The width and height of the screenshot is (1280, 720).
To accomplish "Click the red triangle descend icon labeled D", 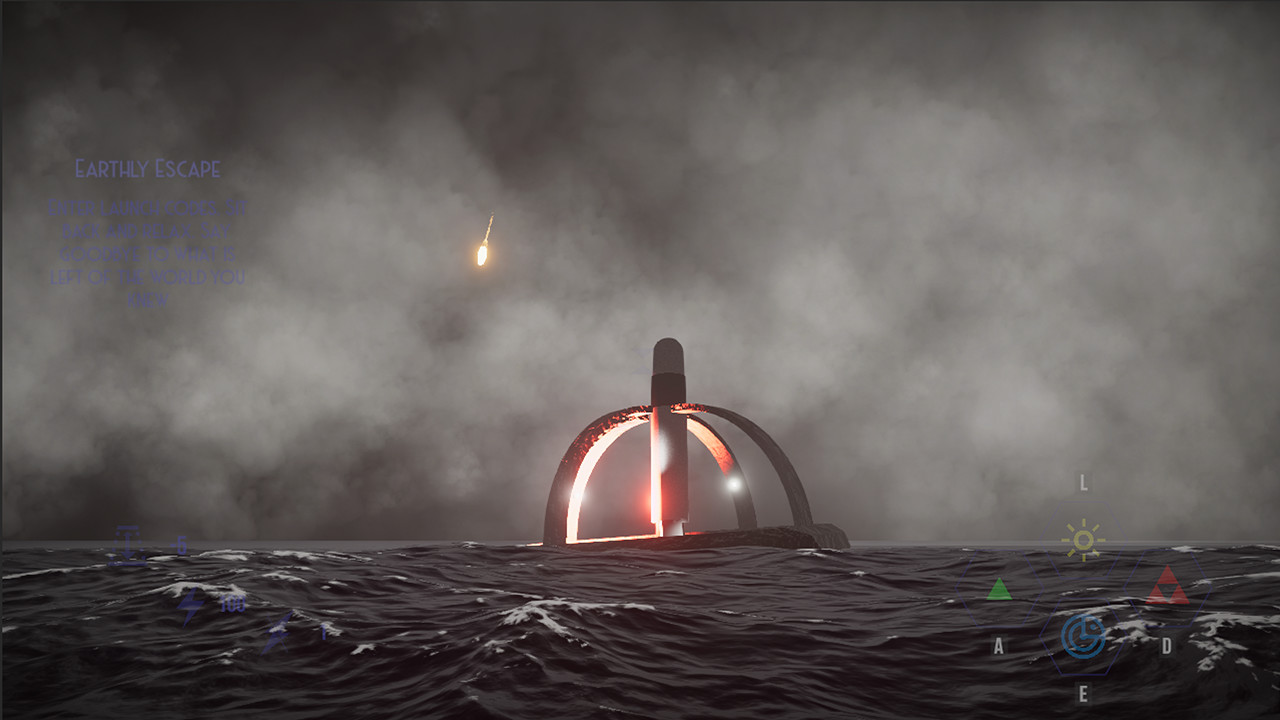I will point(1167,585).
